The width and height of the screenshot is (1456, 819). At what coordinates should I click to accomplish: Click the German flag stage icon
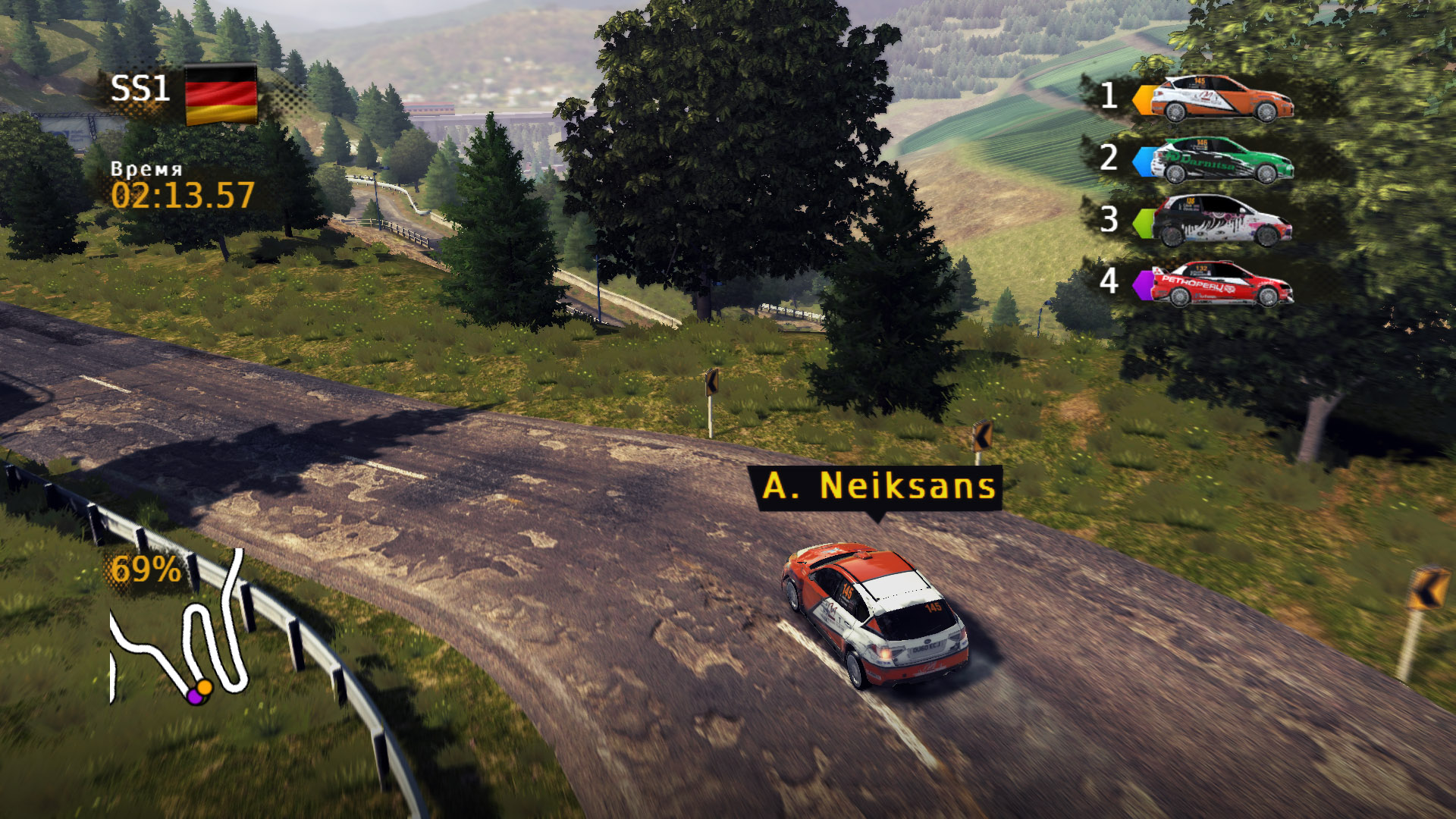click(x=221, y=95)
